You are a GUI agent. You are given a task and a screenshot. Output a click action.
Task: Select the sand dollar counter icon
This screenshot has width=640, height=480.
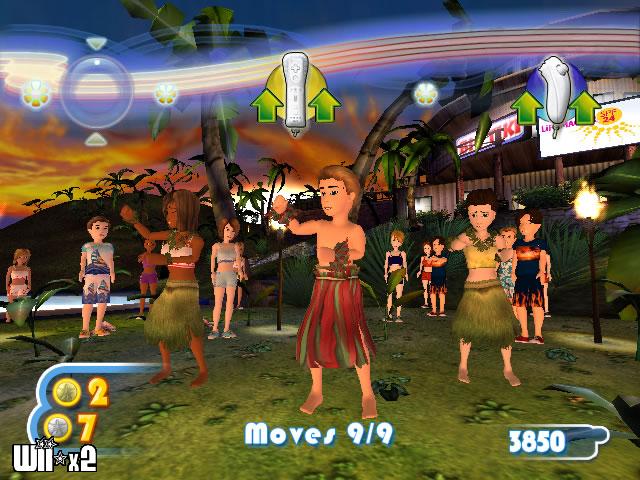tap(57, 426)
